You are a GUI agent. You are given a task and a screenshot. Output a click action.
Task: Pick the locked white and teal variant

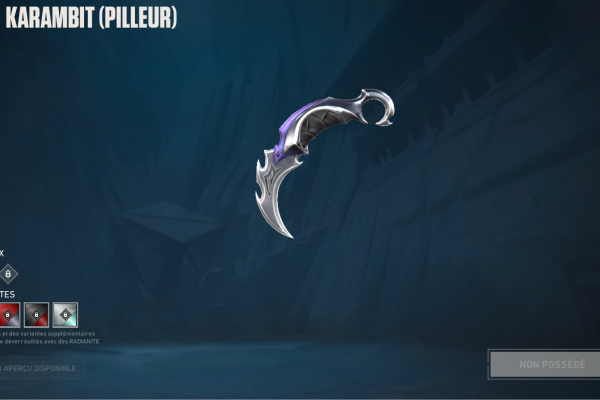pos(65,315)
